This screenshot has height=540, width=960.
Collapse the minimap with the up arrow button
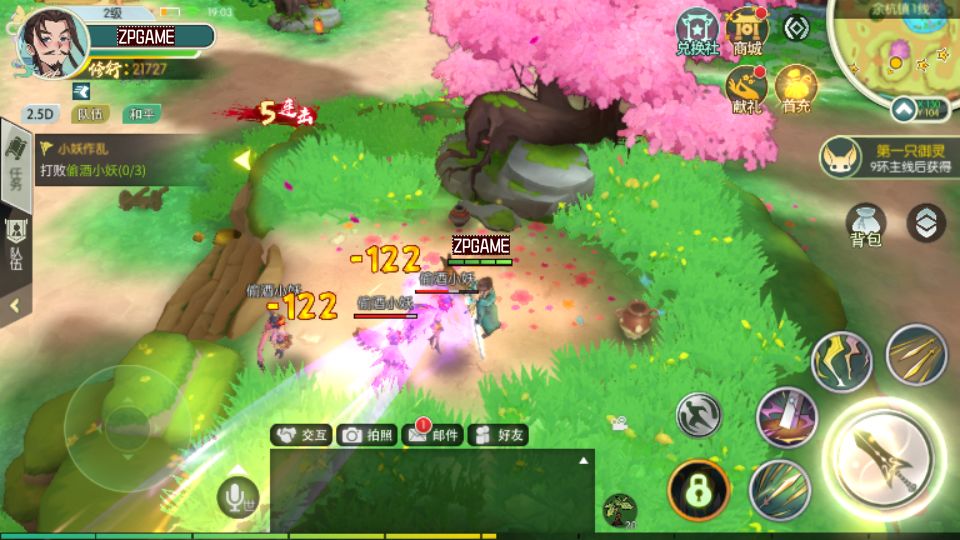(x=904, y=108)
